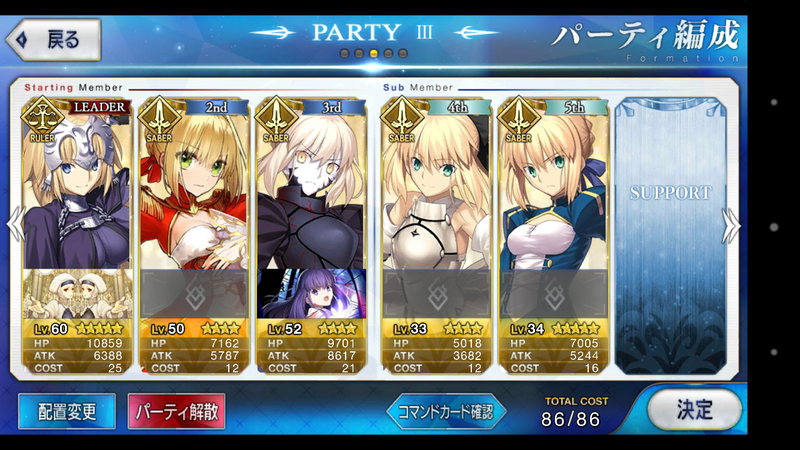The width and height of the screenshot is (800, 450).
Task: Go back with the 戻る button
Action: [x=57, y=40]
